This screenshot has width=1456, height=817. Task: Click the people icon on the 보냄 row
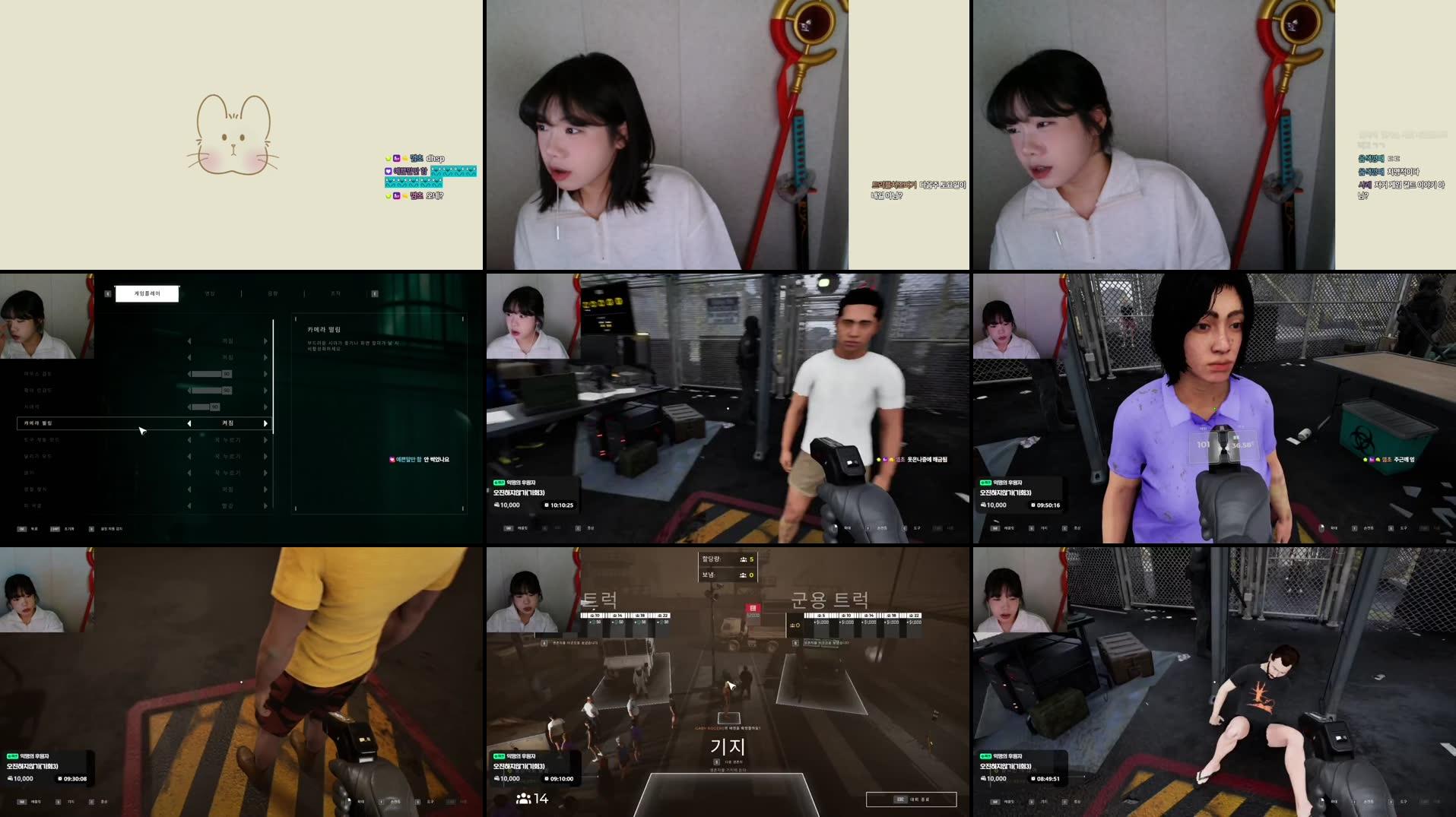[x=743, y=575]
